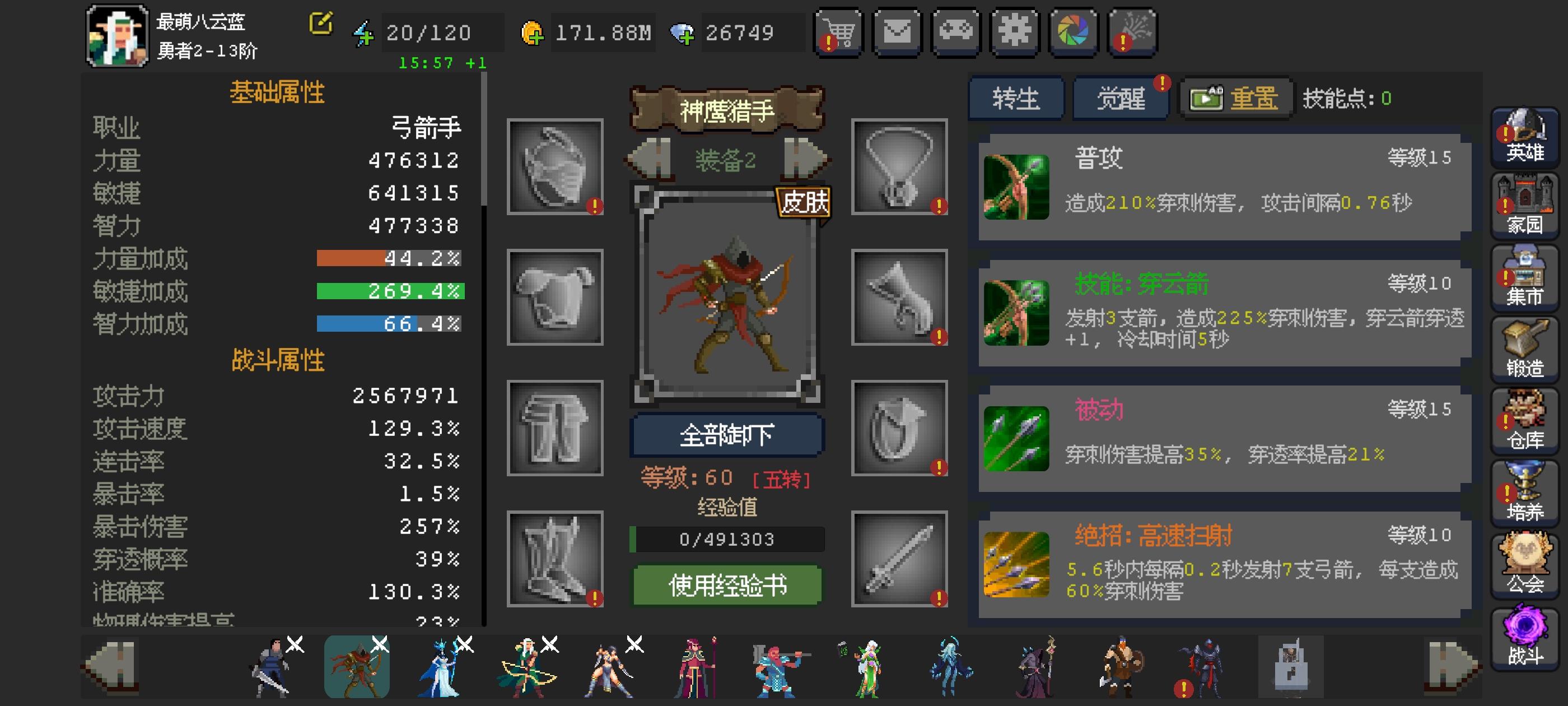Viewport: 1568px width, 706px height.
Task: Click the experience progress bar
Action: [x=726, y=538]
